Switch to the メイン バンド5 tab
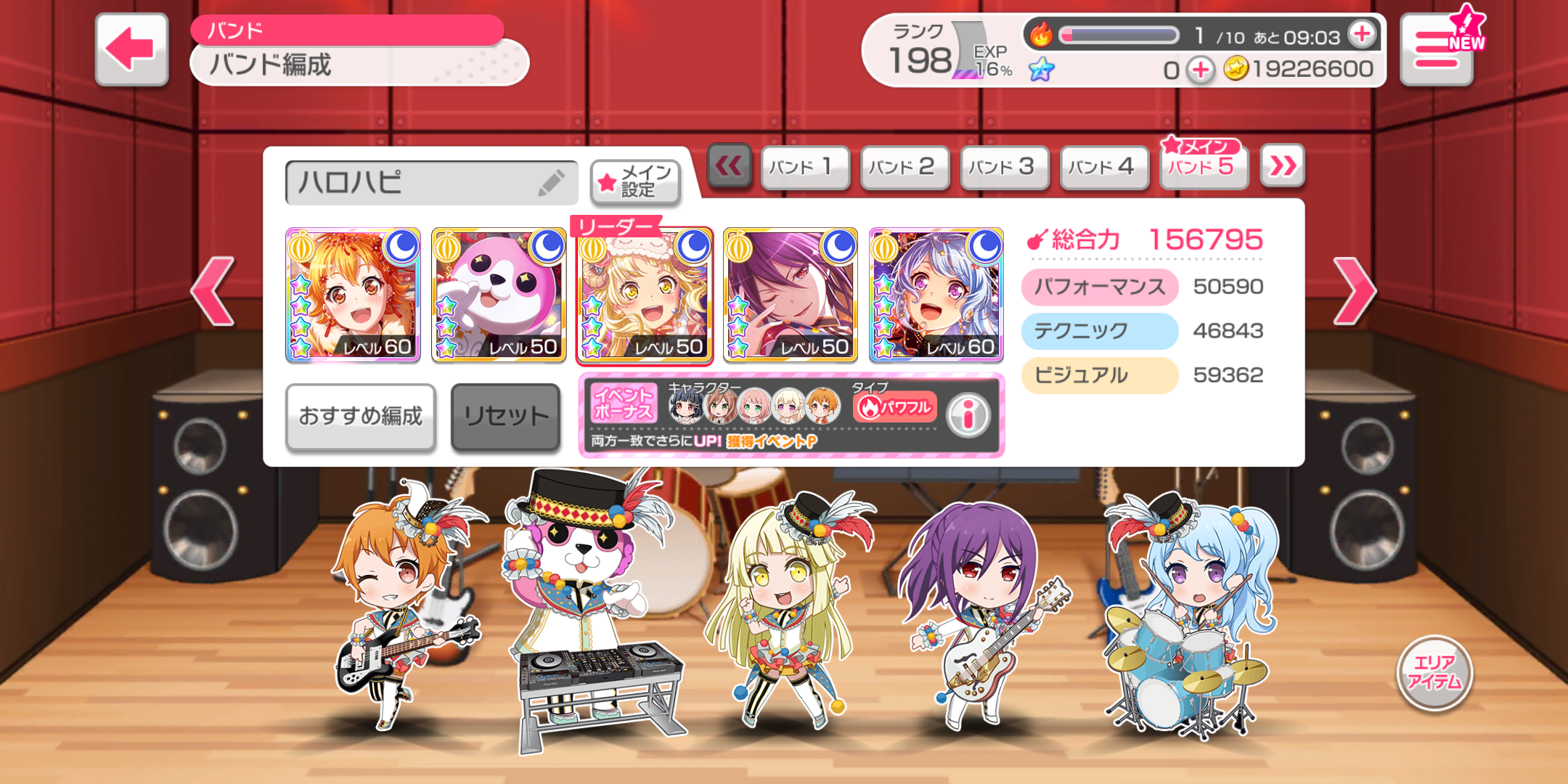The height and width of the screenshot is (784, 1568). 1203,166
